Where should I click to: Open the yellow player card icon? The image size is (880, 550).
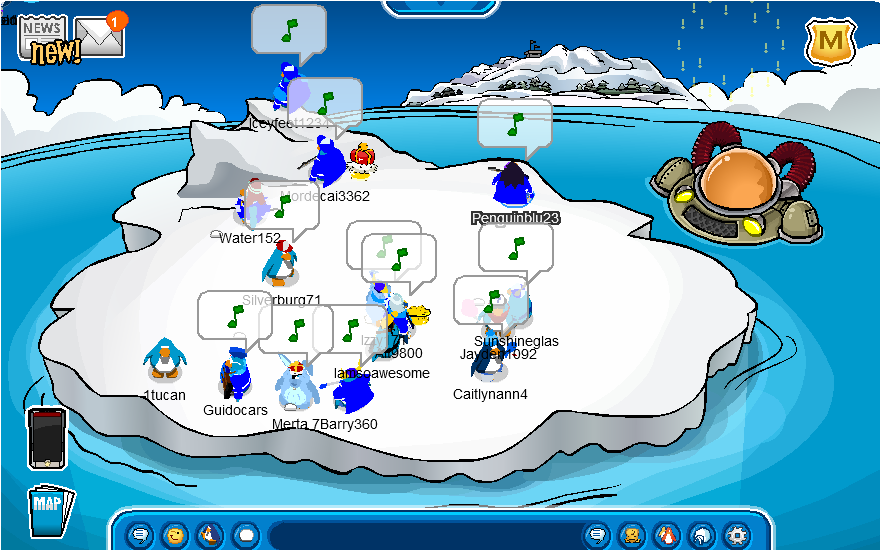(x=631, y=535)
